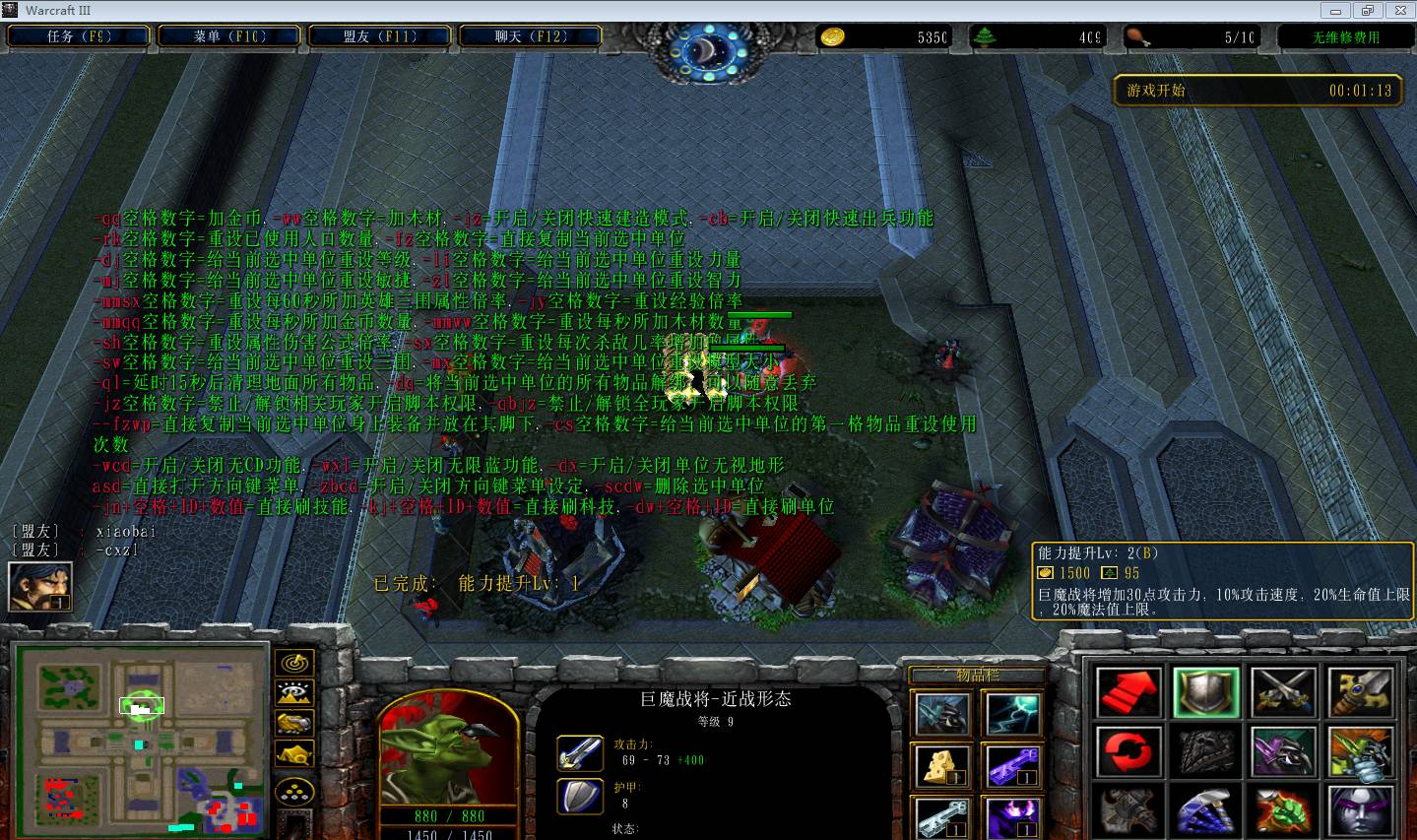Toggle minimap terrain display button
The width and height of the screenshot is (1417, 840).
click(x=294, y=692)
